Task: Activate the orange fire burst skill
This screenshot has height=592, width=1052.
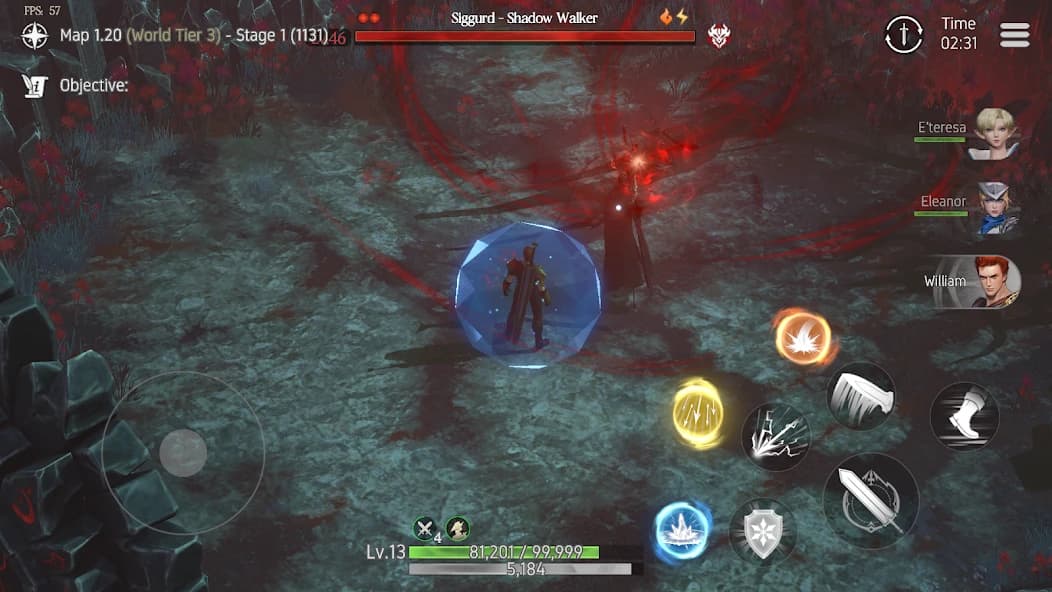Action: [803, 338]
